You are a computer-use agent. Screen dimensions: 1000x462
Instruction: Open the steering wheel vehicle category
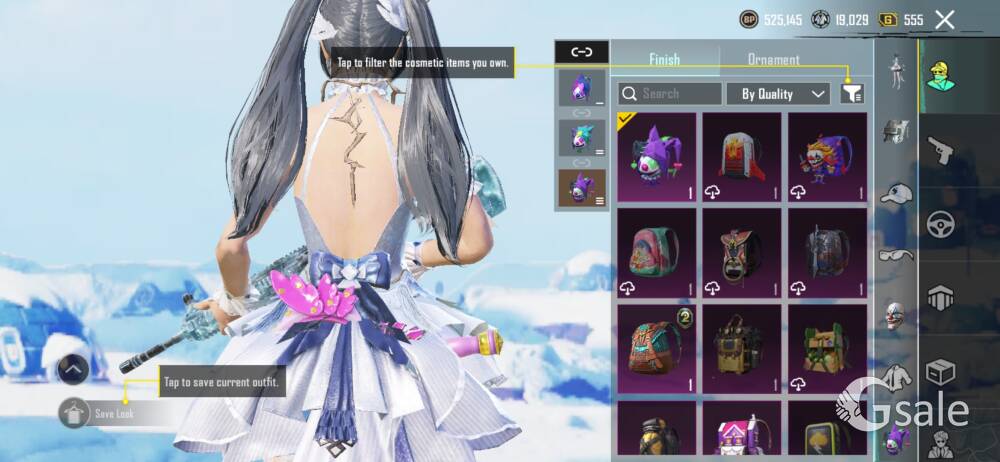tap(941, 223)
